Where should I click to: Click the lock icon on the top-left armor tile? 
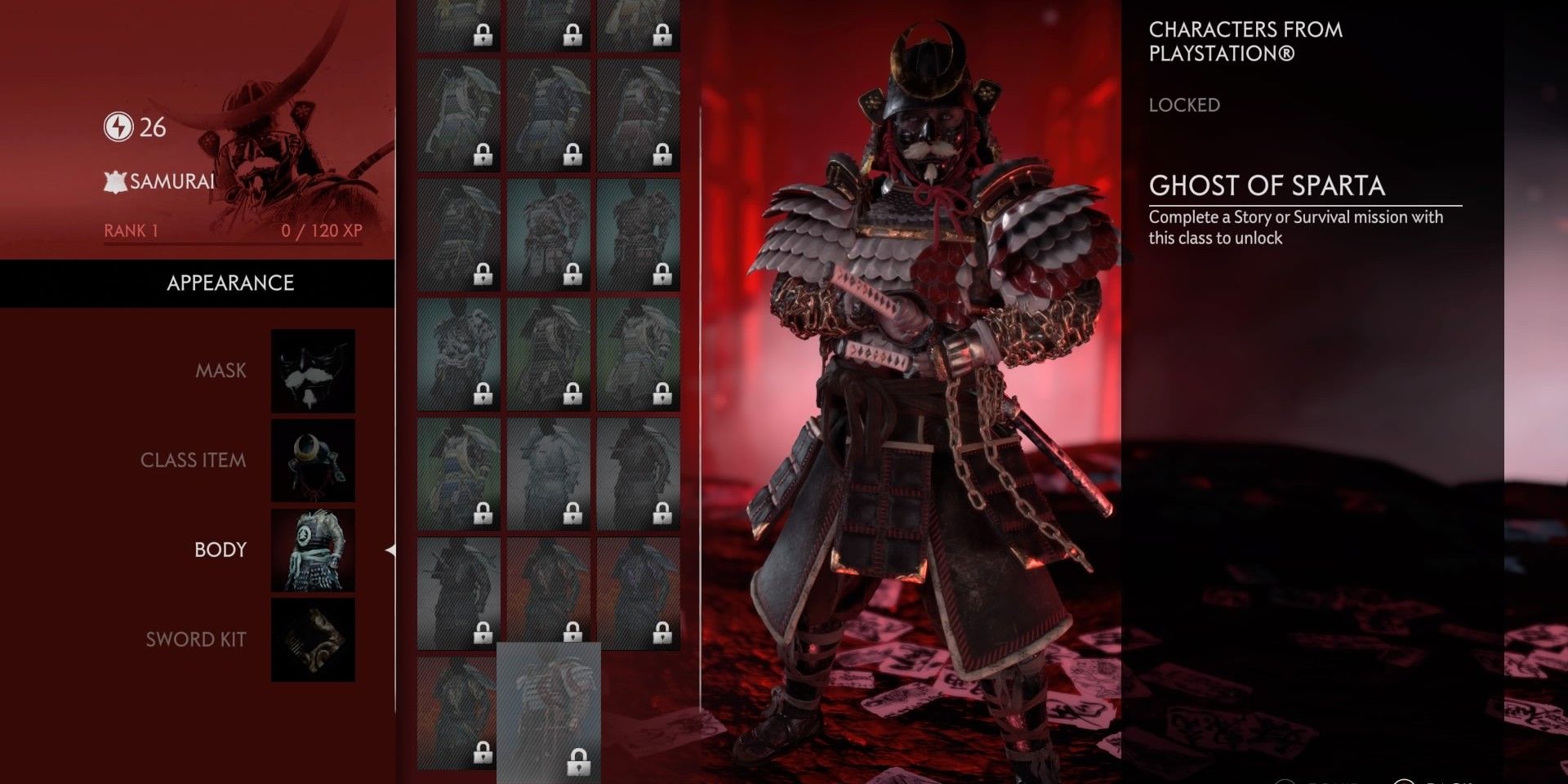pyautogui.click(x=484, y=36)
